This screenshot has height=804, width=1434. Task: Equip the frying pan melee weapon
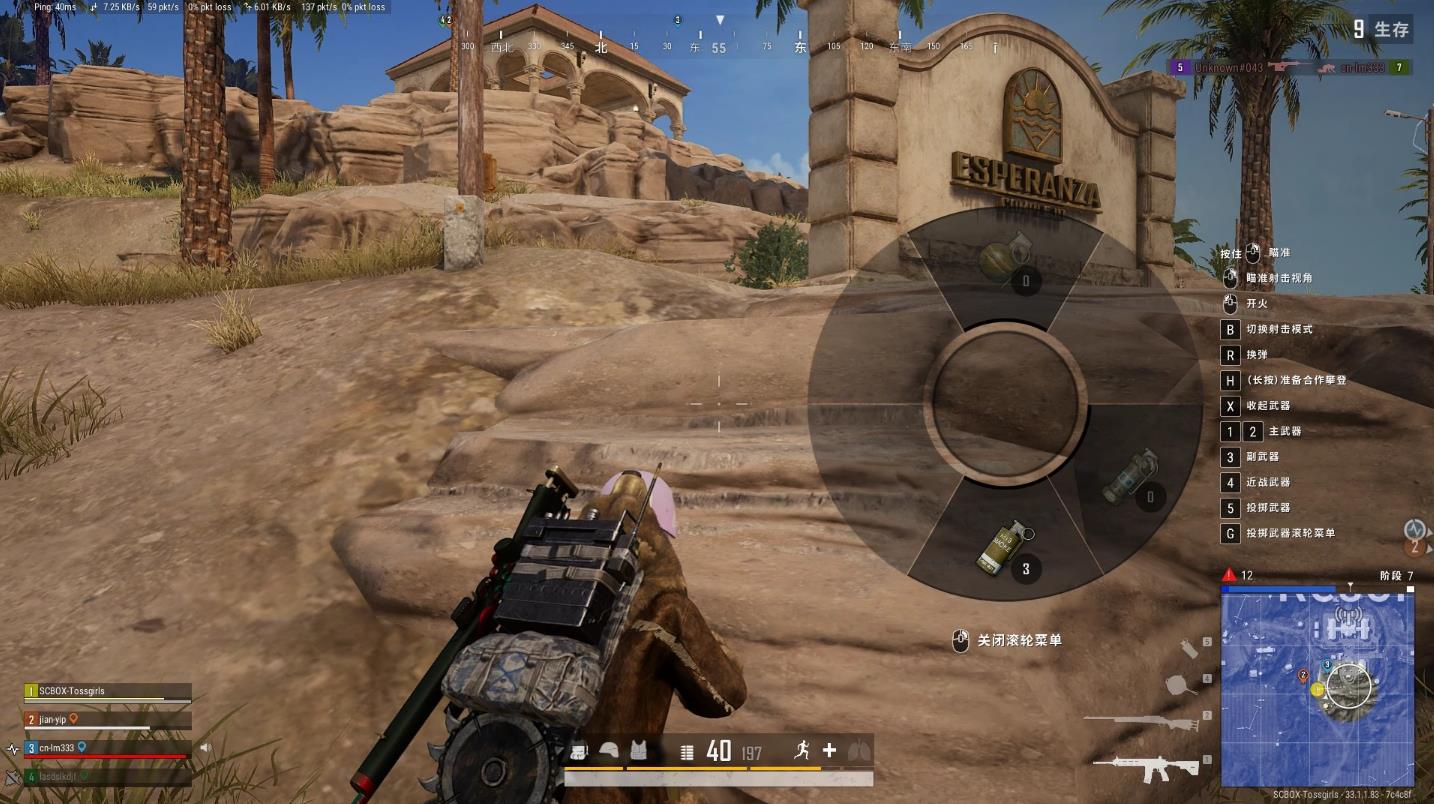point(1182,685)
